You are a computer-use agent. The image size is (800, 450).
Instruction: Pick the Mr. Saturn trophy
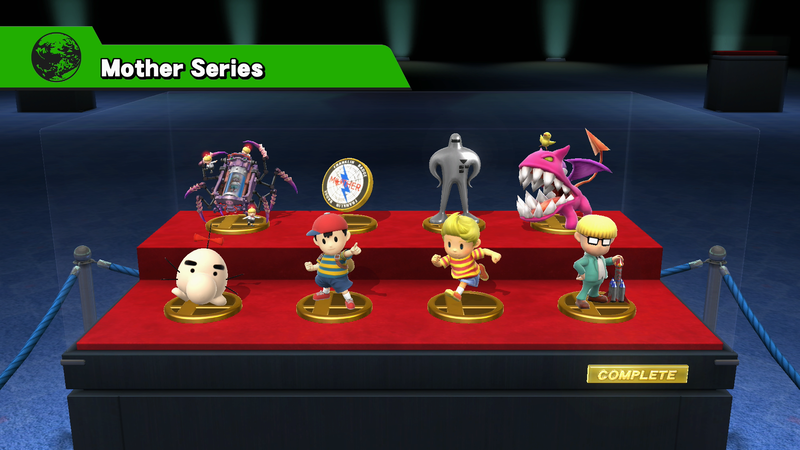click(x=199, y=277)
